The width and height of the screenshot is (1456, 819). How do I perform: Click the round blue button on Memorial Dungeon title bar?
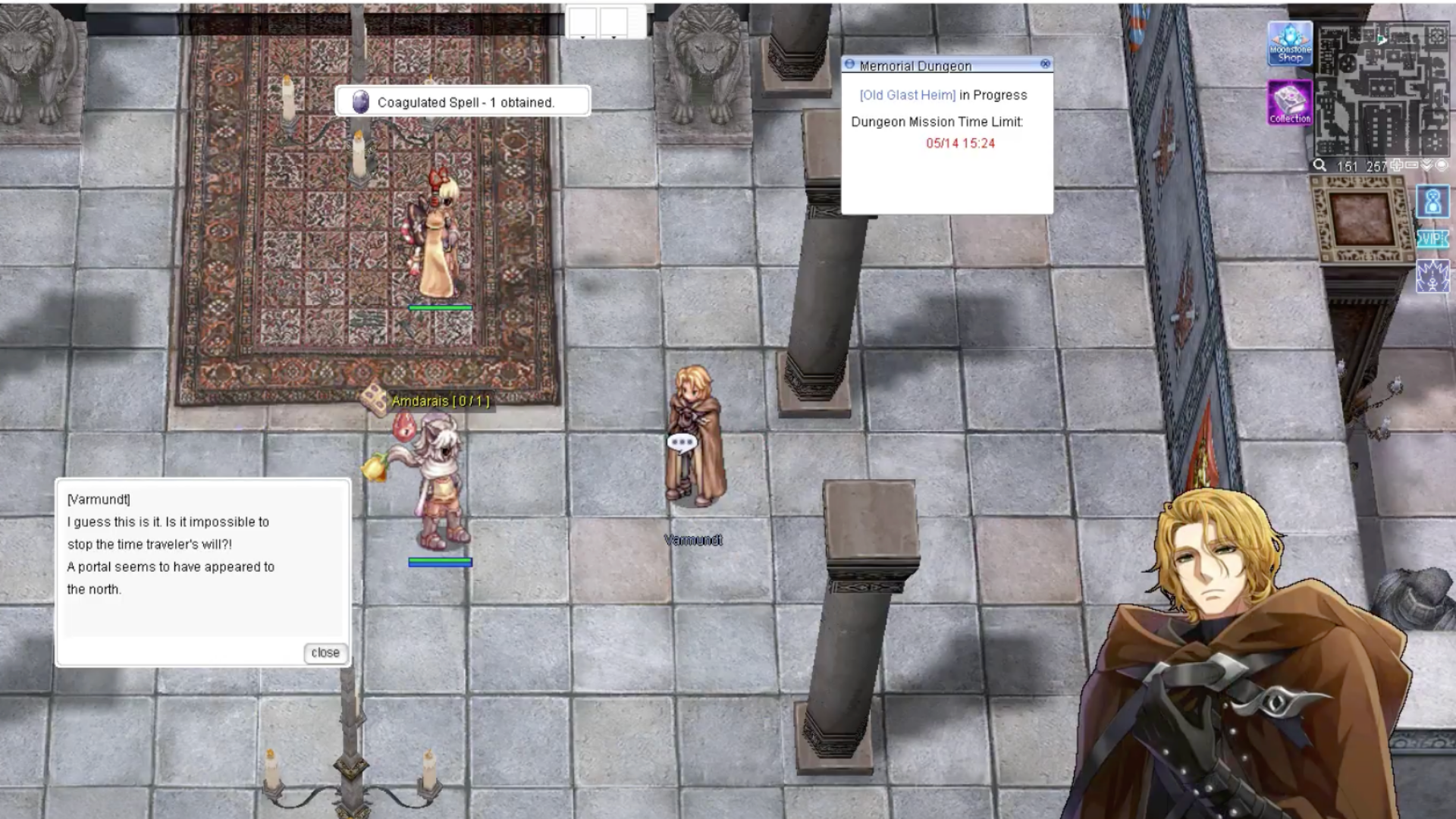pos(849,64)
